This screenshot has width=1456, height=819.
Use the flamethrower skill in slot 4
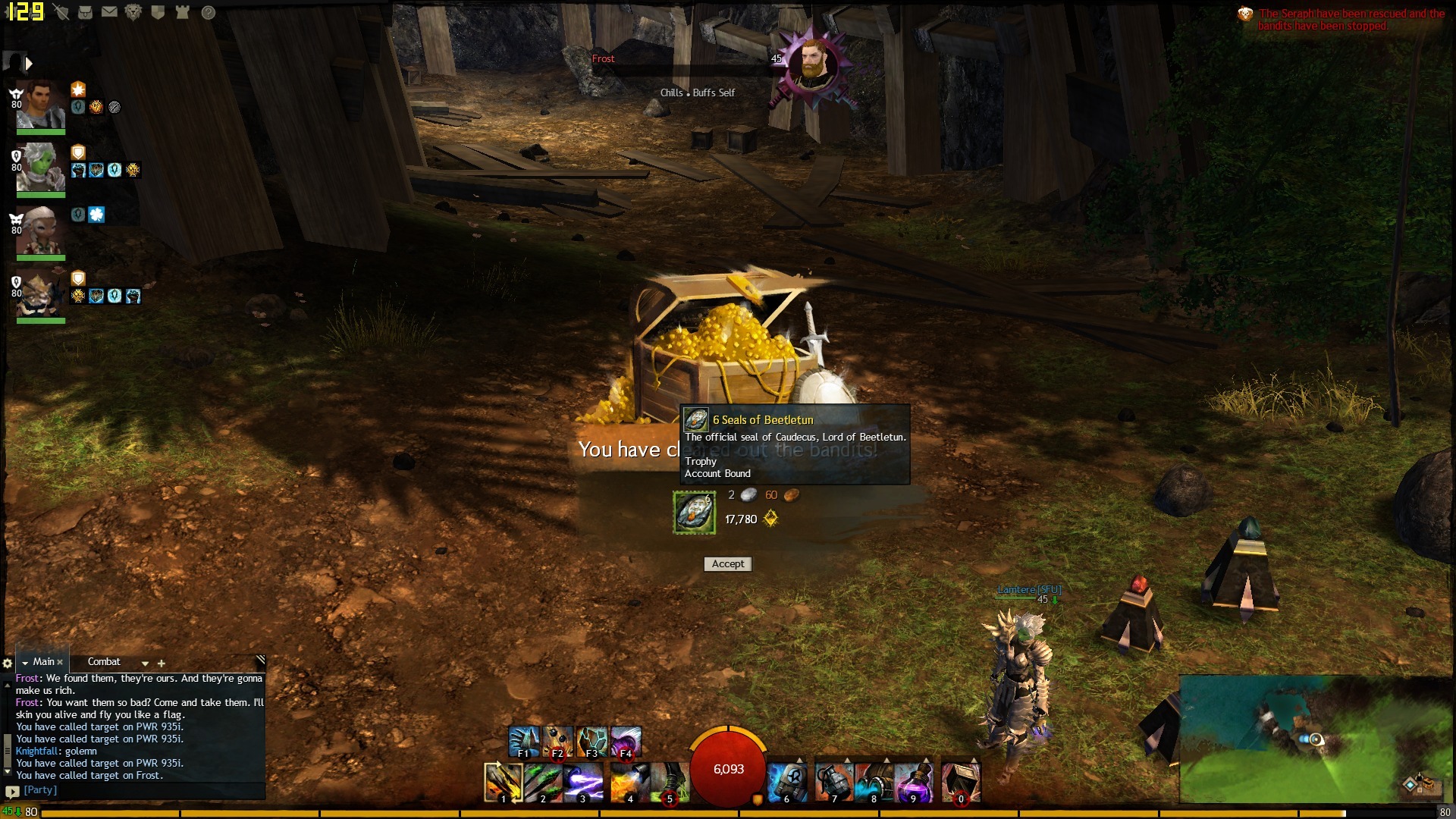click(629, 782)
